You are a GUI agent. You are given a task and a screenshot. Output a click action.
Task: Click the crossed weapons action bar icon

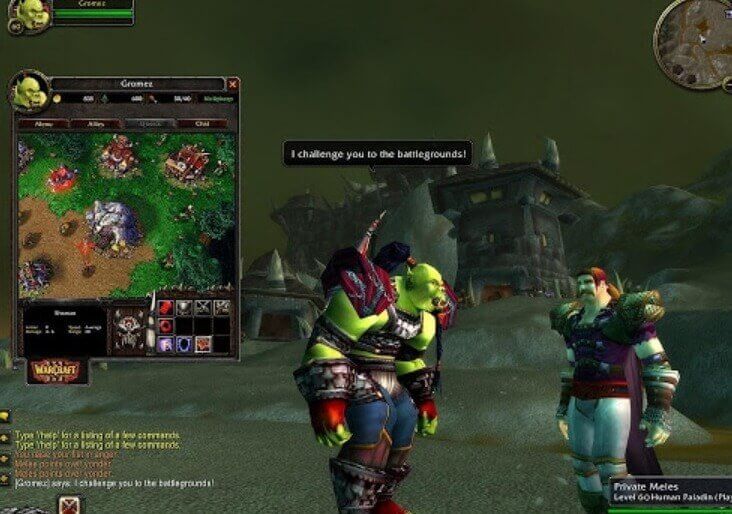(69, 505)
